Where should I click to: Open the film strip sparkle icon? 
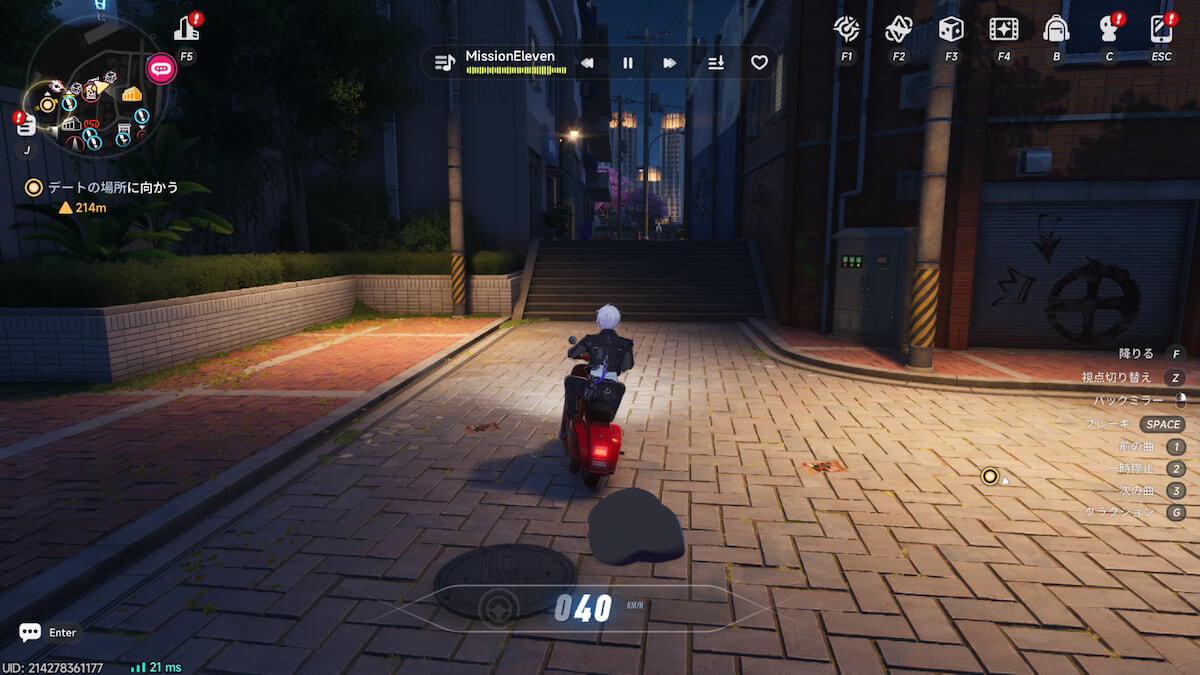point(1003,29)
